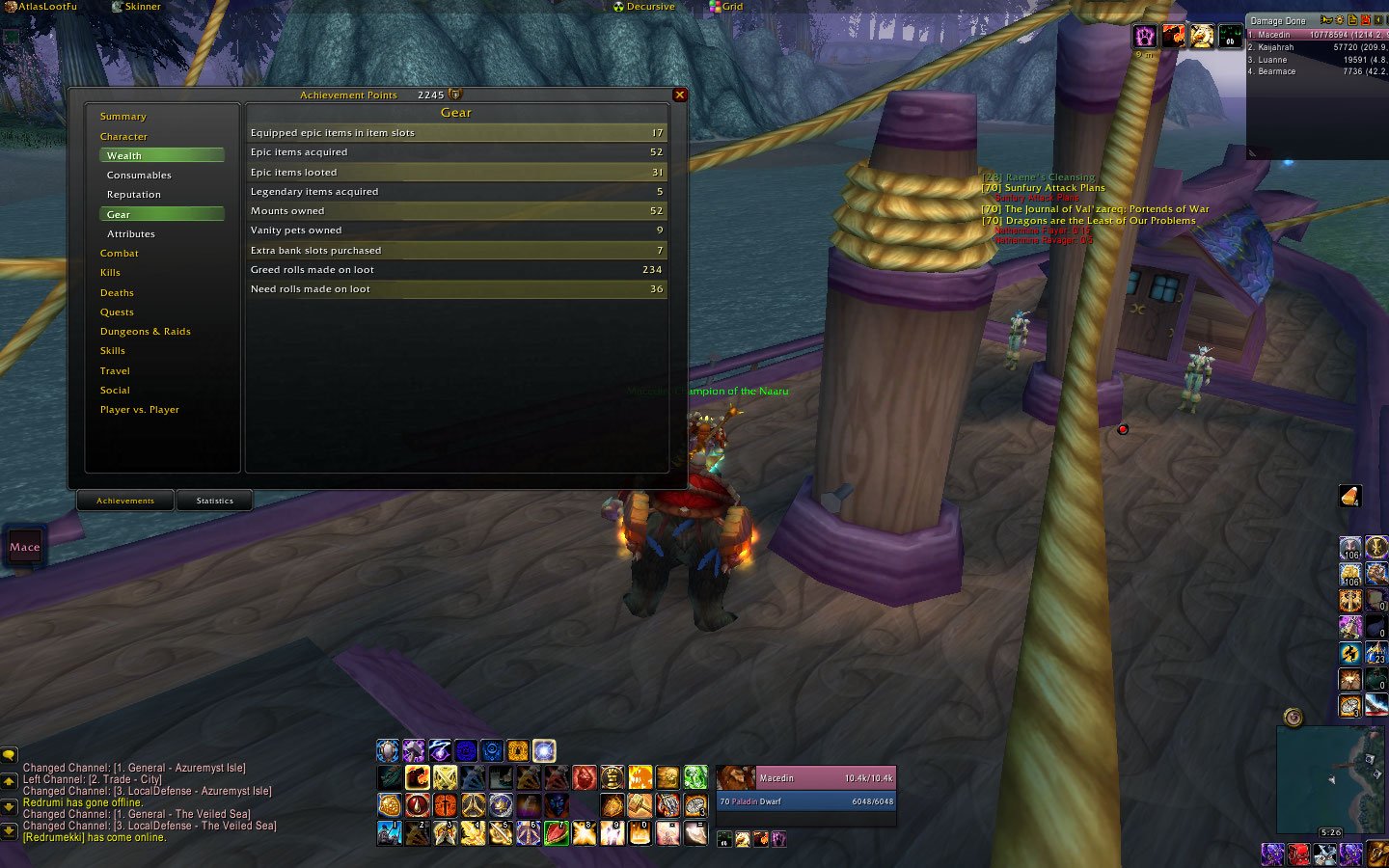Choose the Attributes subcategory
1389x868 pixels.
point(131,234)
